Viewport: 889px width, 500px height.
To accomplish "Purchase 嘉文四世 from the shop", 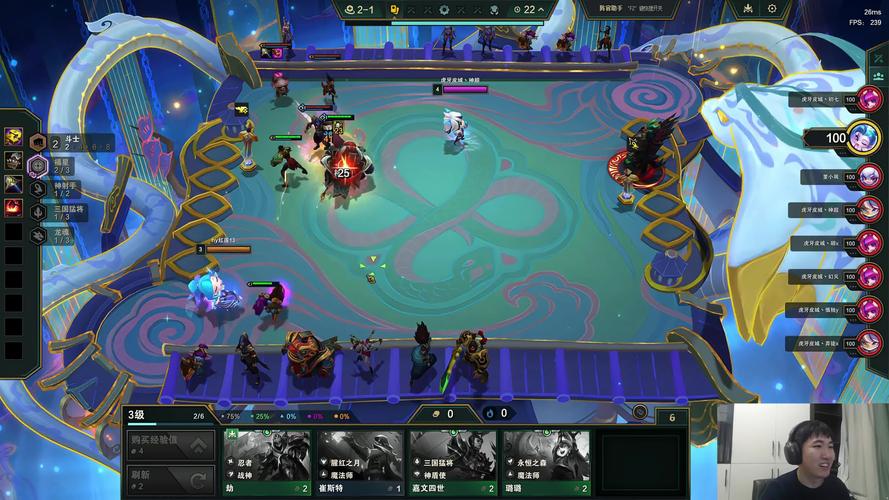I will 453,462.
